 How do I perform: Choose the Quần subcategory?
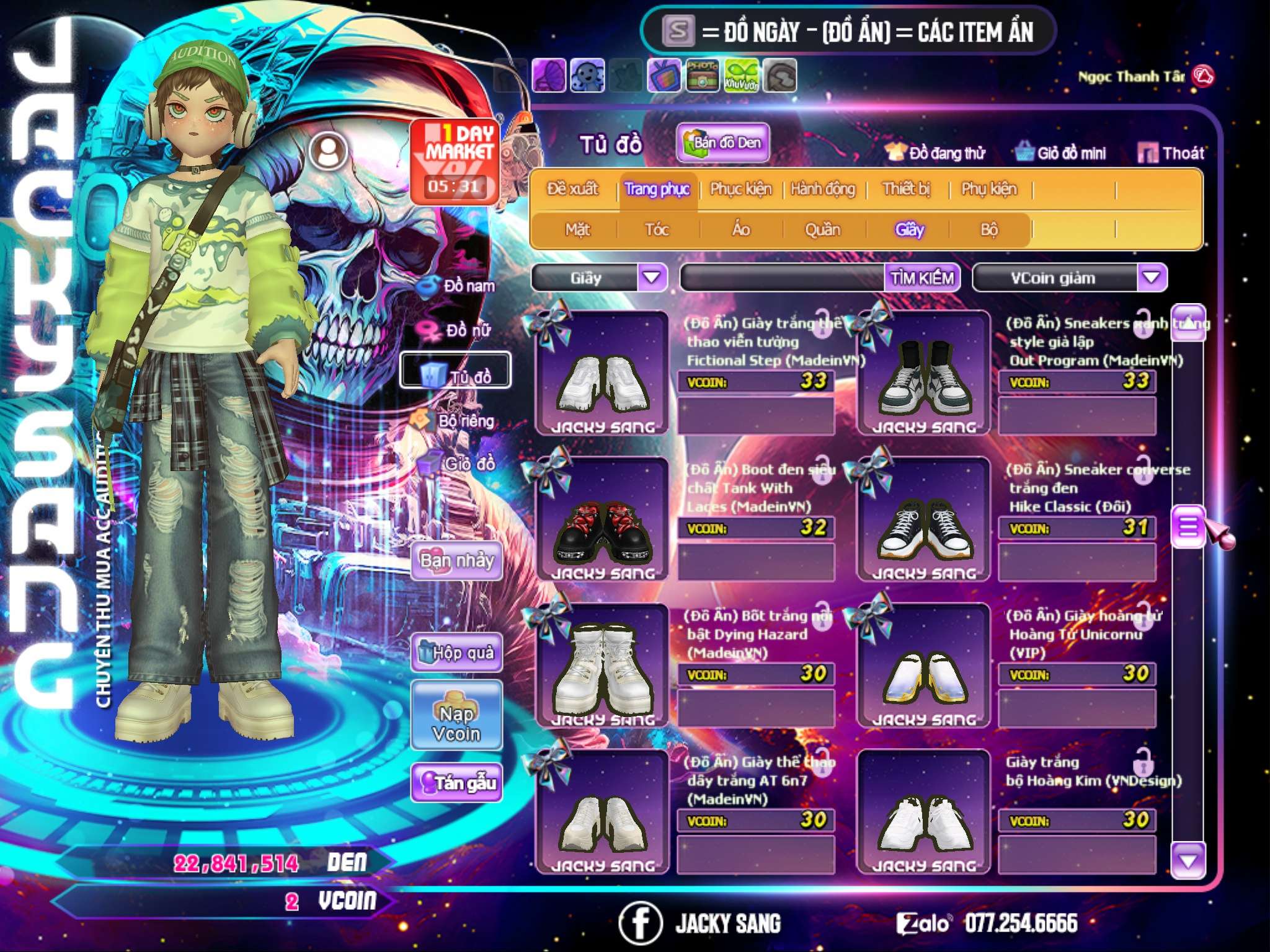822,230
